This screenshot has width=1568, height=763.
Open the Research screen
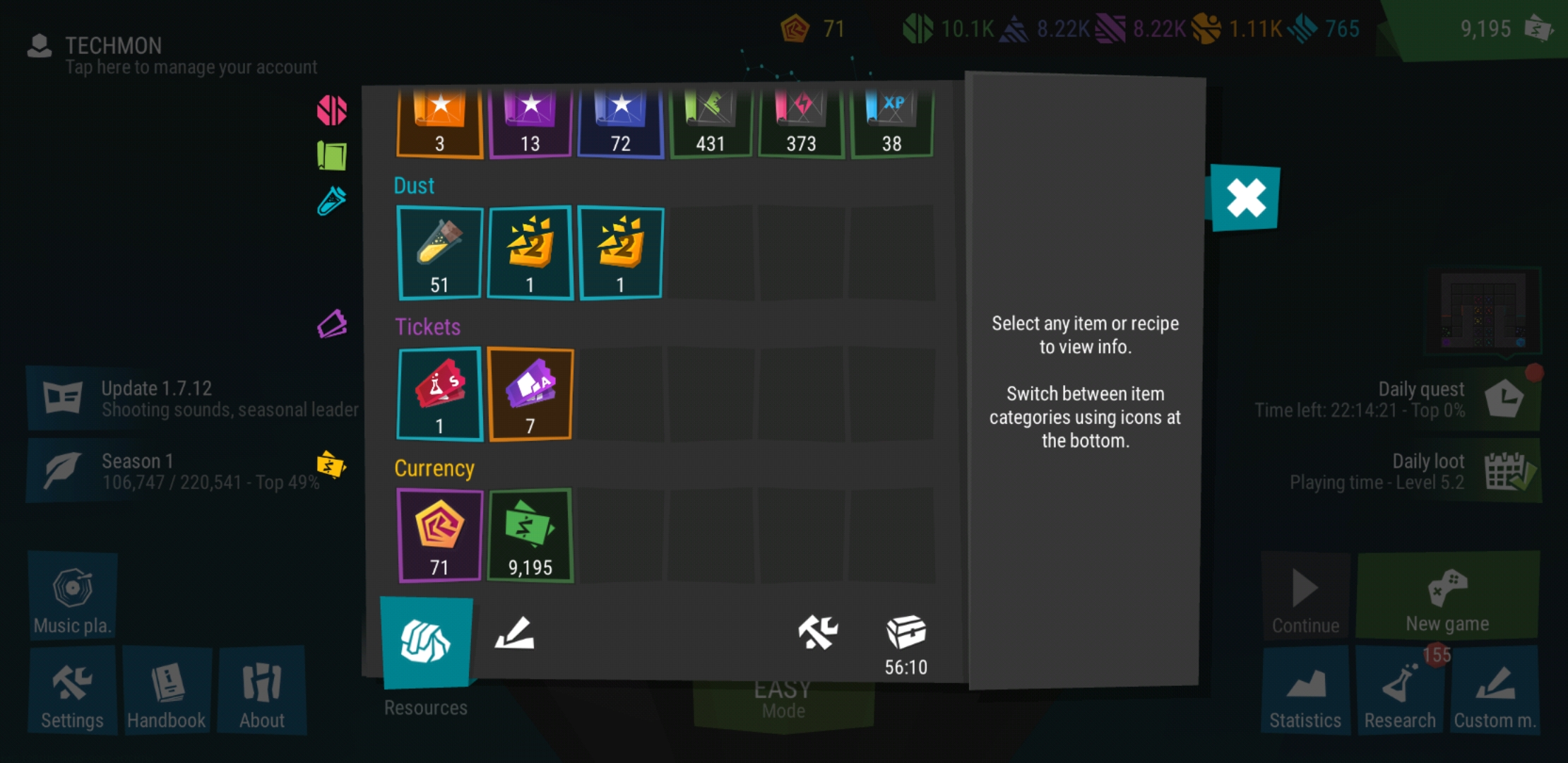[x=1399, y=690]
